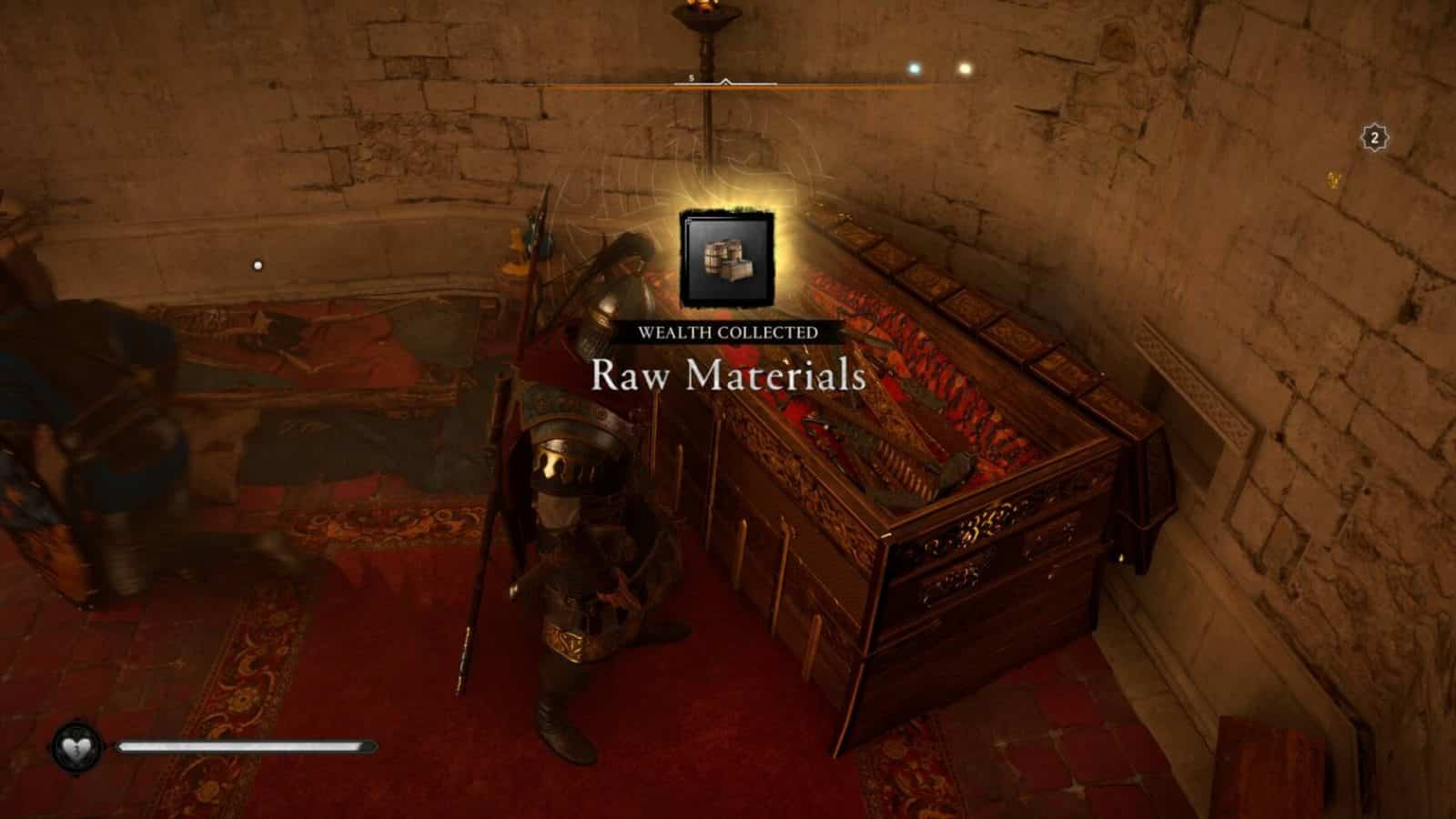The image size is (1456, 819).
Task: Click the WEALTH COLLECTED banner
Action: [x=727, y=332]
